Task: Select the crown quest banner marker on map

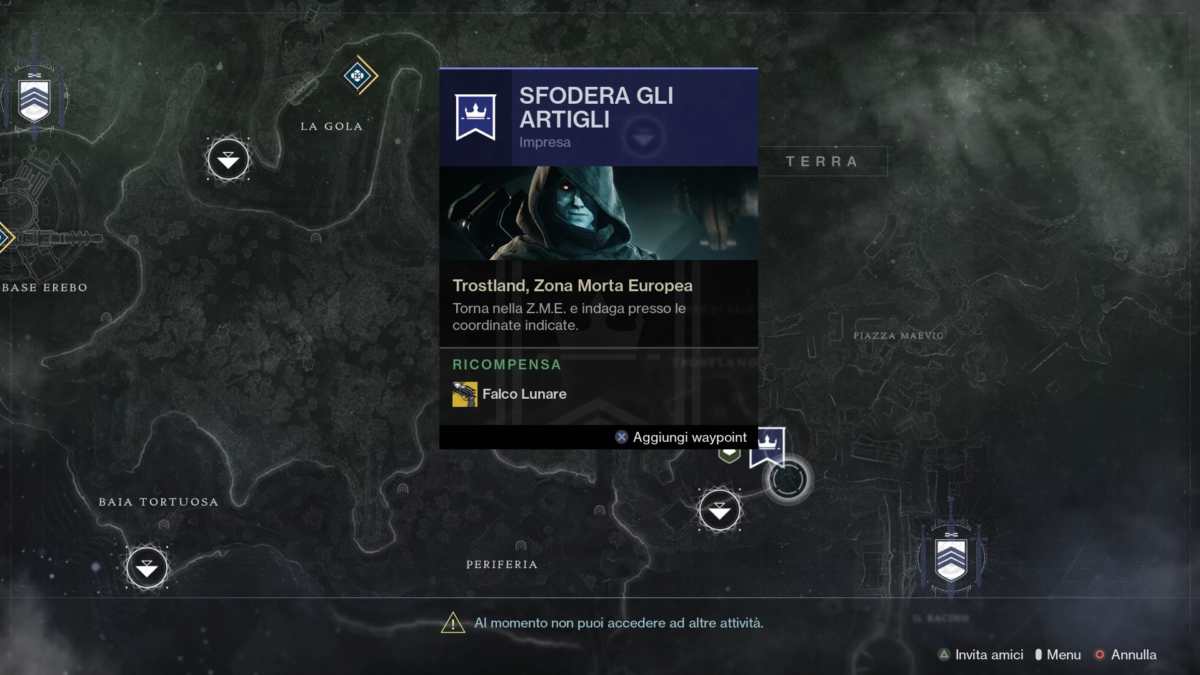Action: pyautogui.click(x=767, y=446)
